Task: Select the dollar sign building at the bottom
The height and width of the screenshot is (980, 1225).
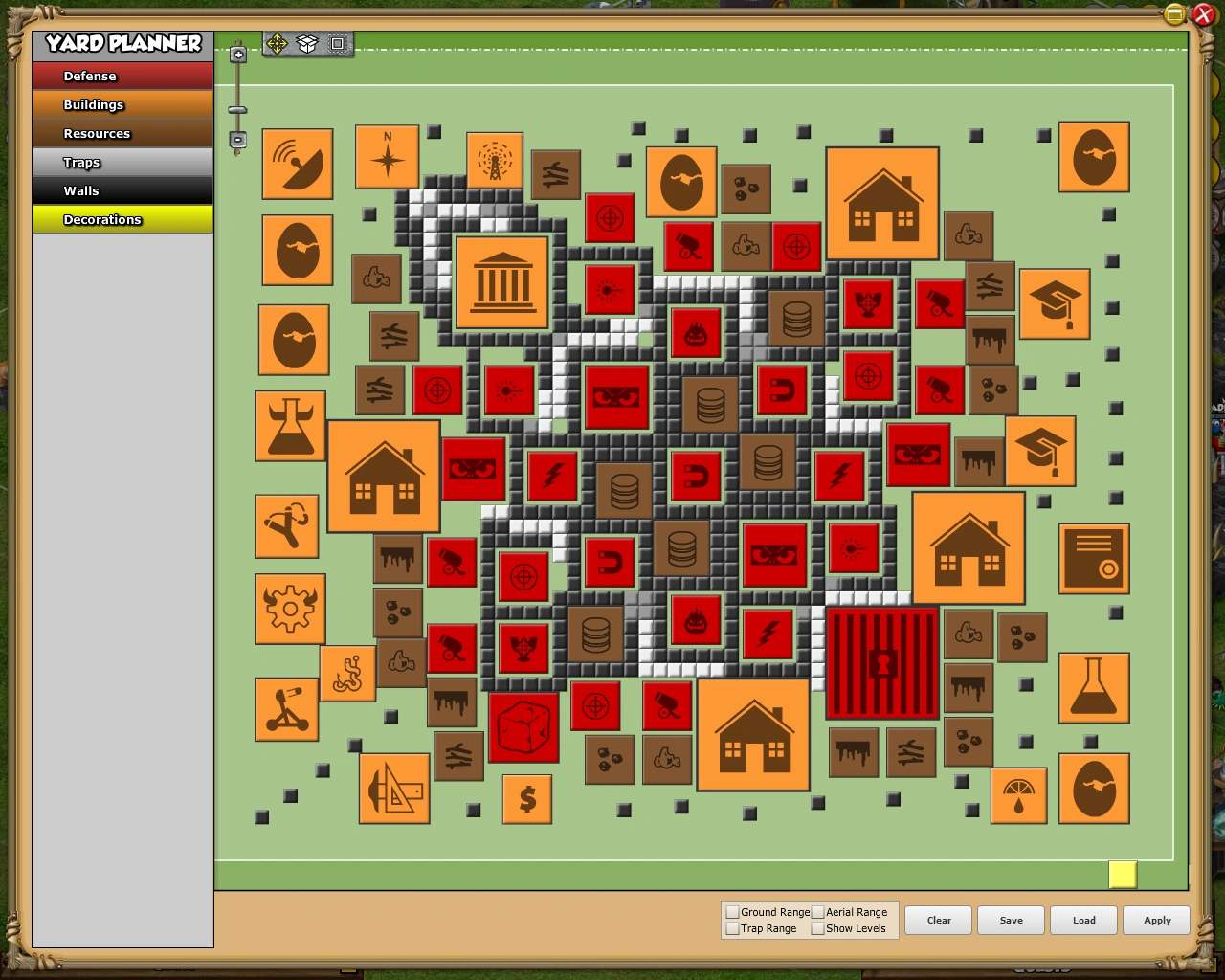Action: click(x=526, y=800)
